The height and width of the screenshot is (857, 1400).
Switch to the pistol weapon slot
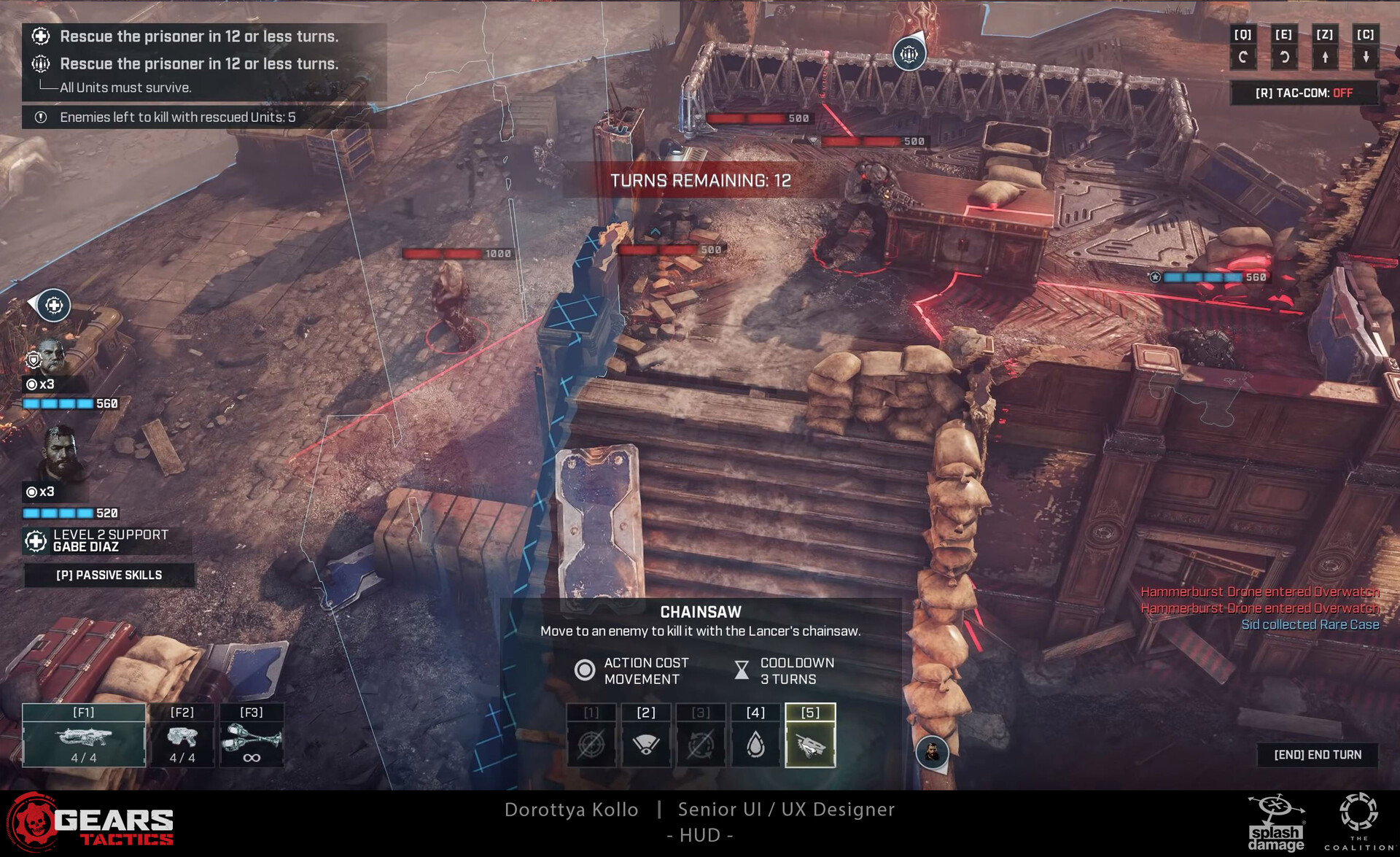[x=182, y=735]
